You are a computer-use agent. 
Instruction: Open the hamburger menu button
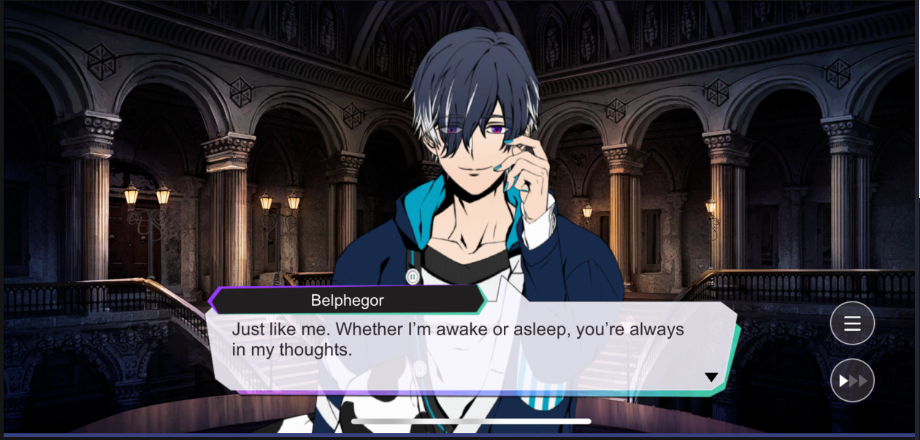(852, 323)
